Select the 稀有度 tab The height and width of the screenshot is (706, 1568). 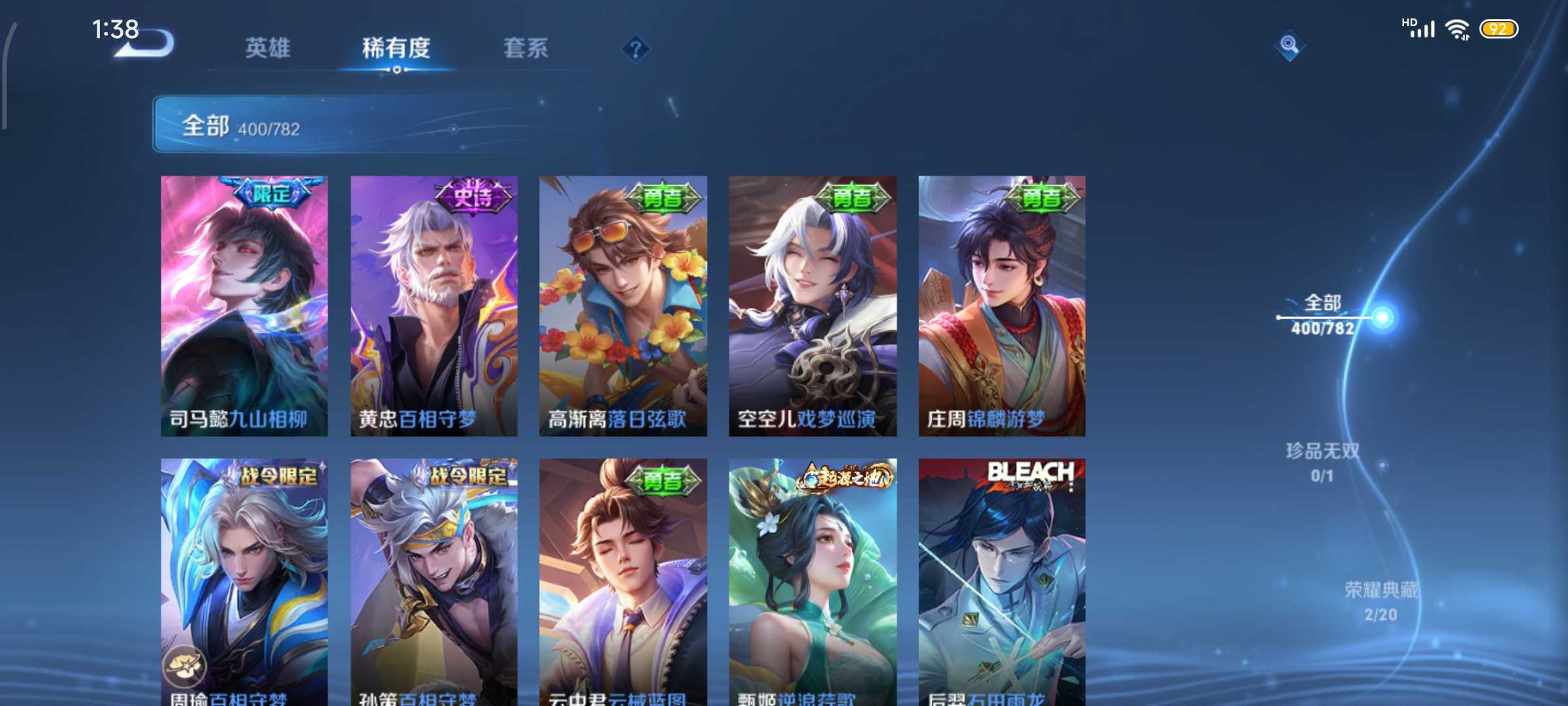396,48
